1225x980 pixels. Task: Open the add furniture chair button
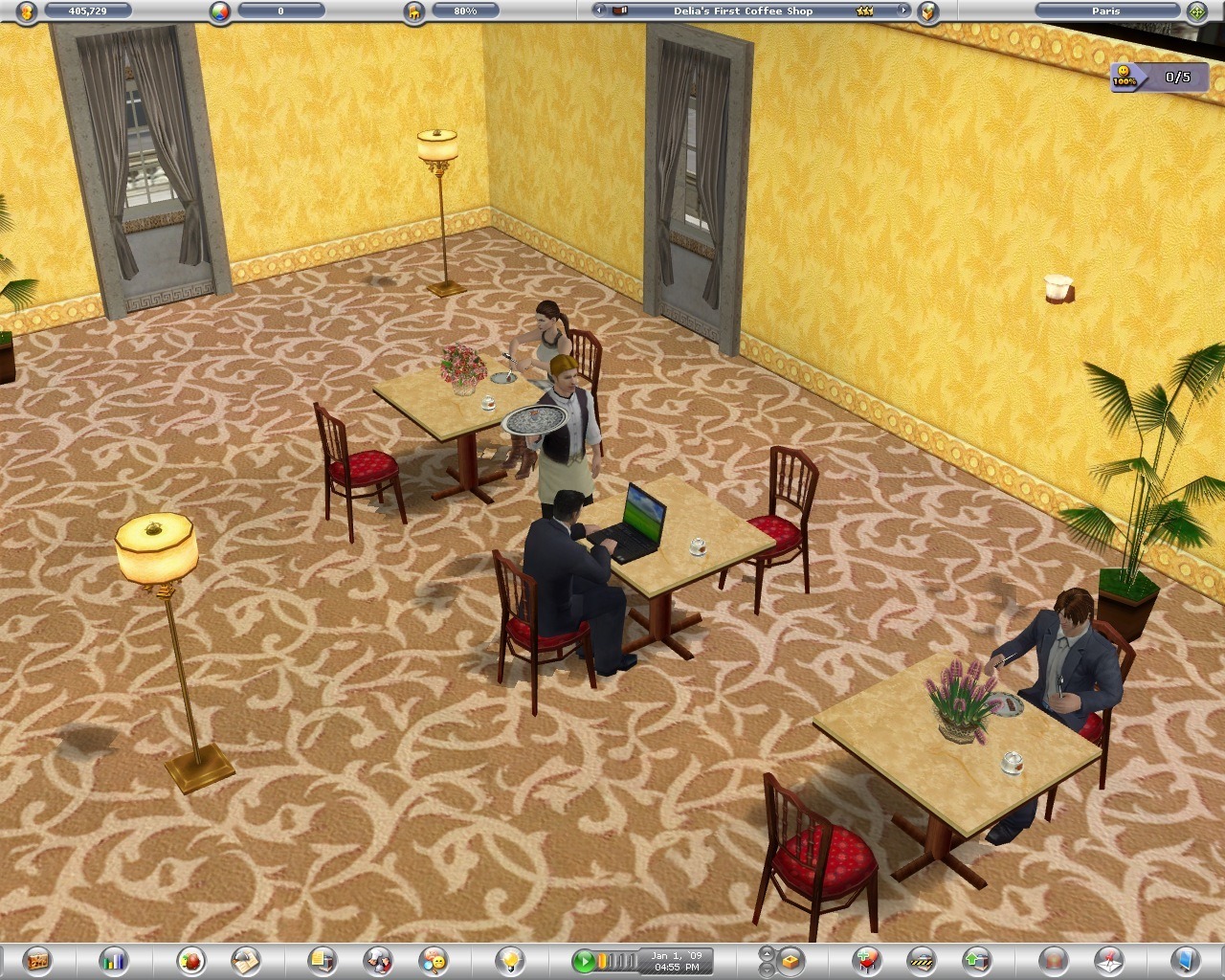coord(868,959)
